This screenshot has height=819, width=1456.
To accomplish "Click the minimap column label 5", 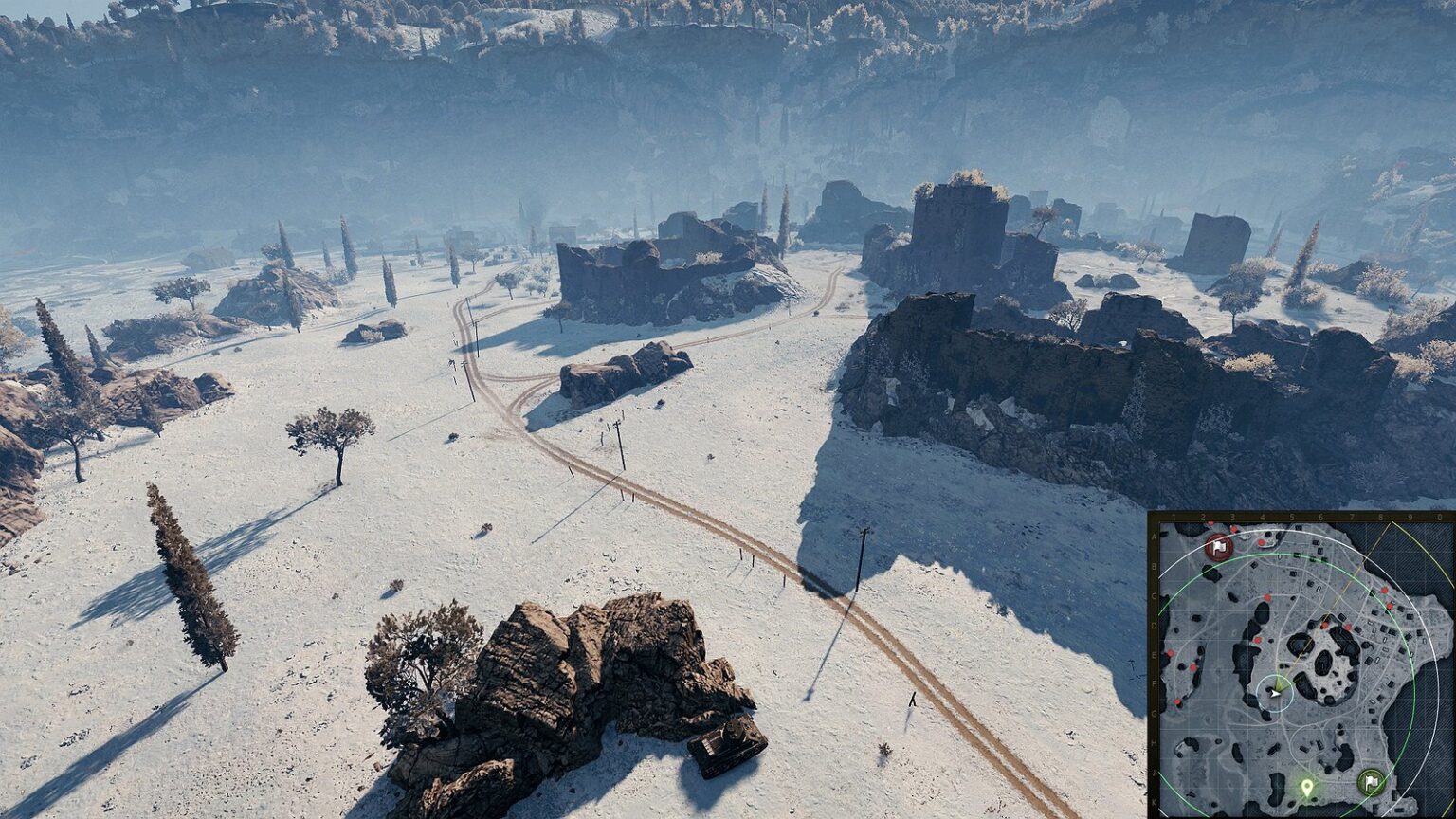I will (x=1291, y=517).
